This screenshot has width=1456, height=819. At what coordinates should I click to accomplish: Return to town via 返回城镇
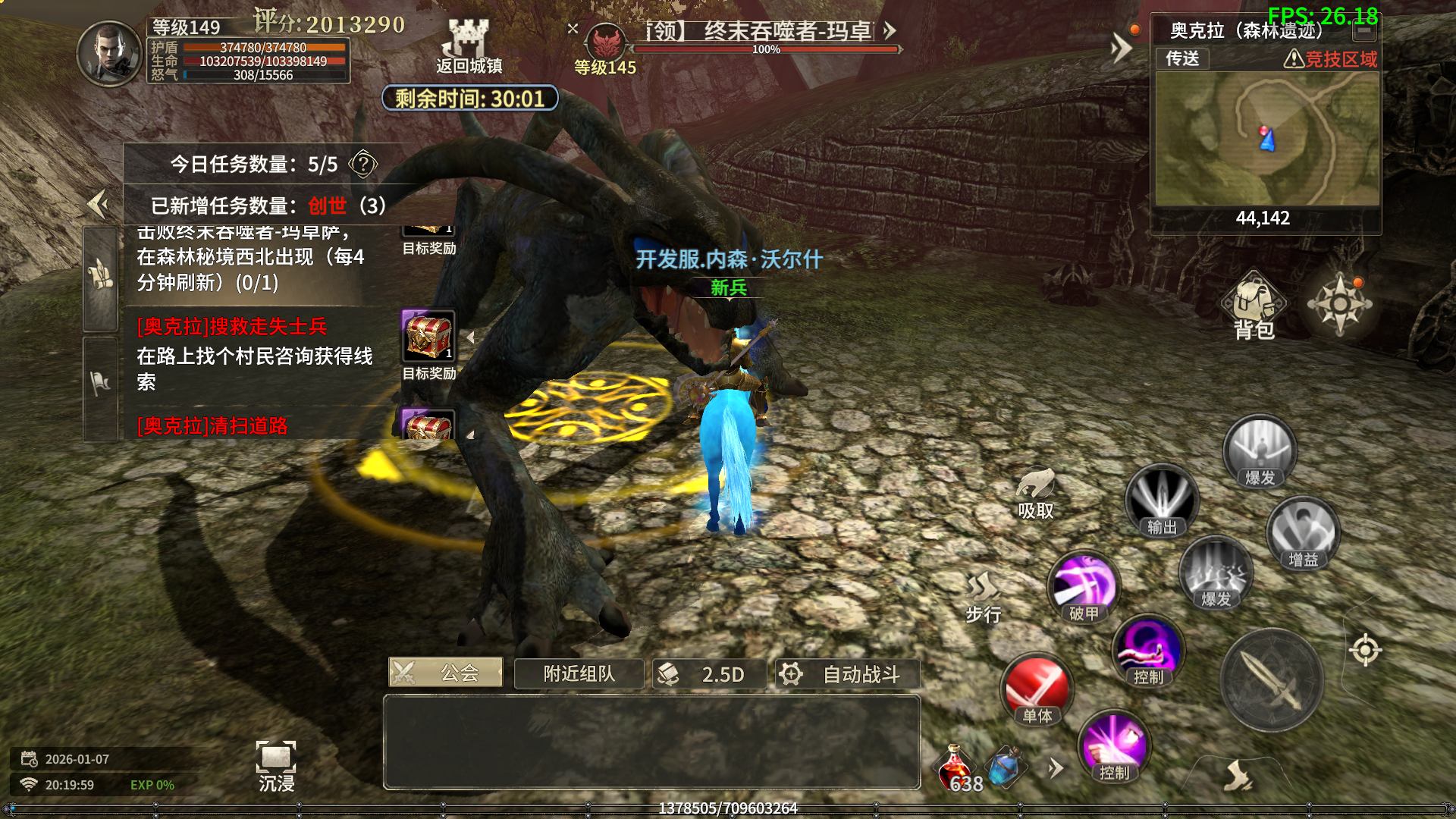(469, 47)
